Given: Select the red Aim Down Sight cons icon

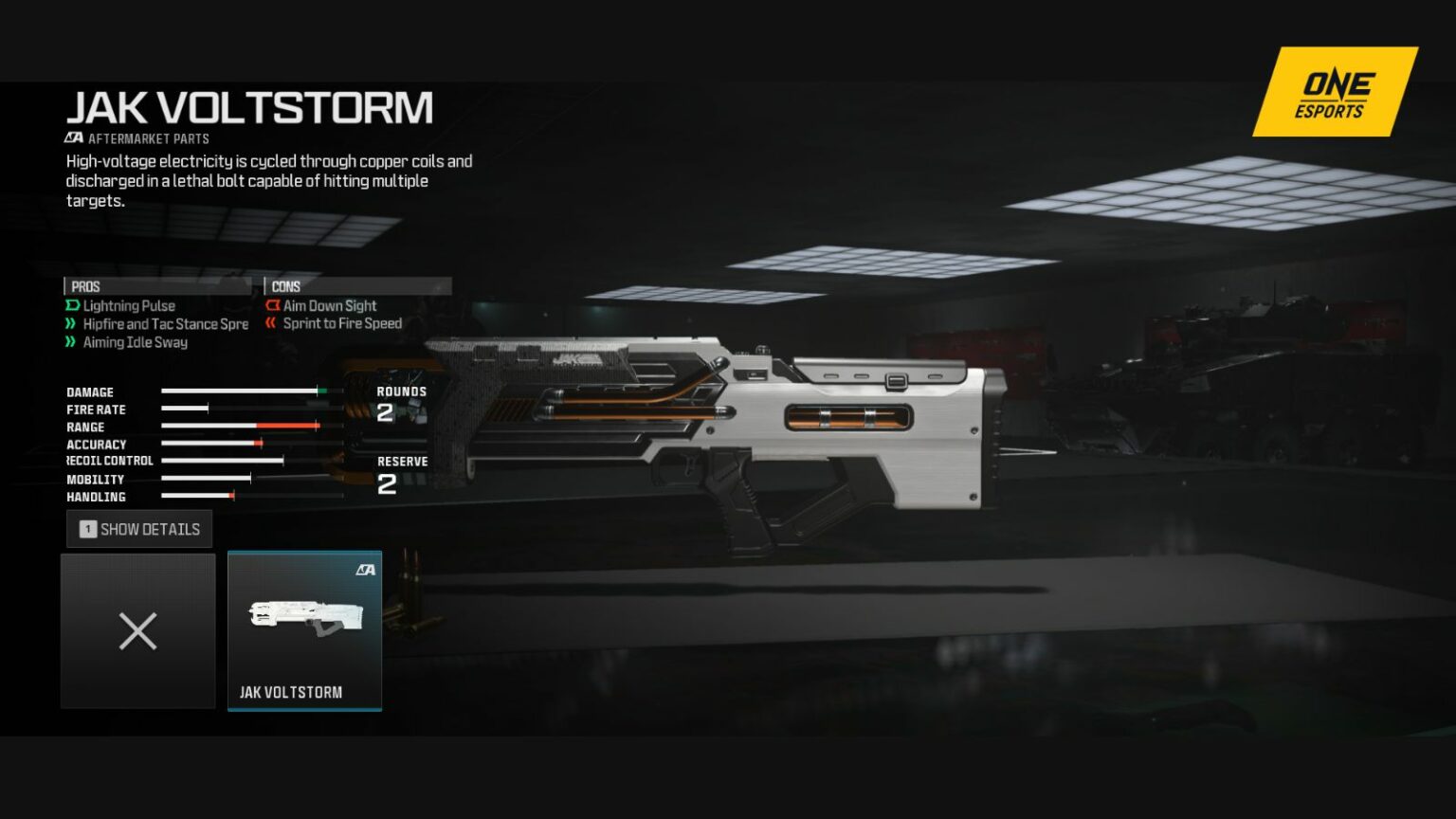Looking at the screenshot, I should point(273,305).
